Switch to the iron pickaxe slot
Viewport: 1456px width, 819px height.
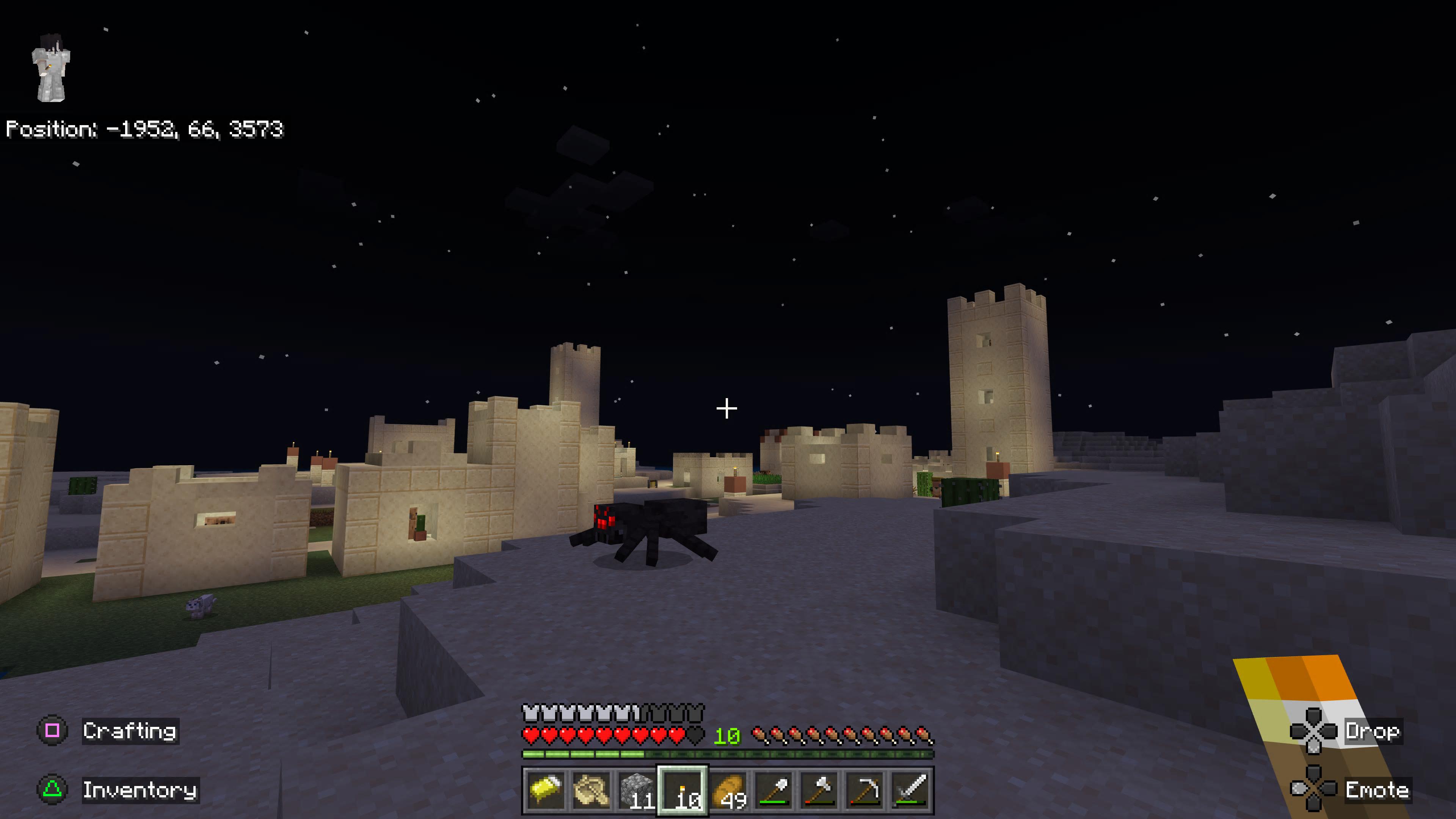(x=865, y=789)
